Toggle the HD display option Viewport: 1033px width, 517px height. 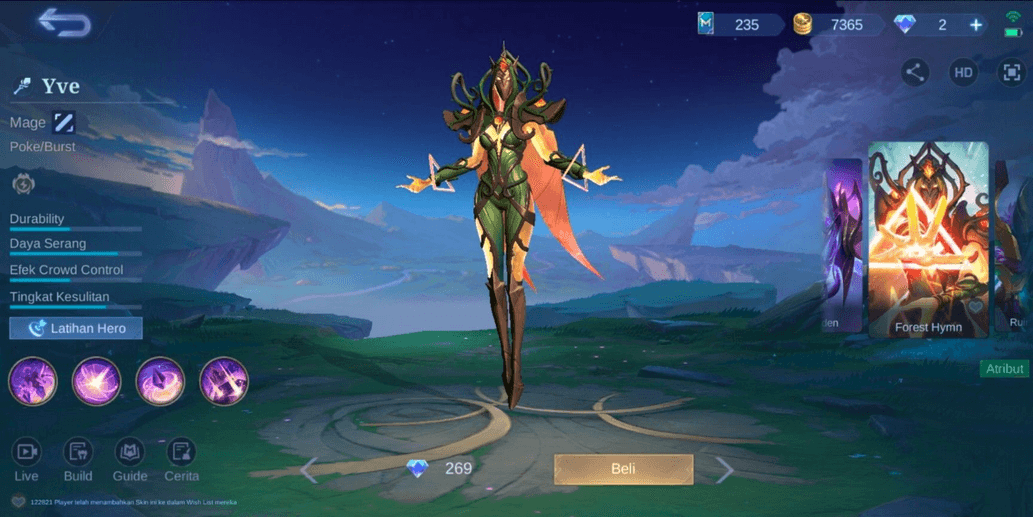click(963, 72)
